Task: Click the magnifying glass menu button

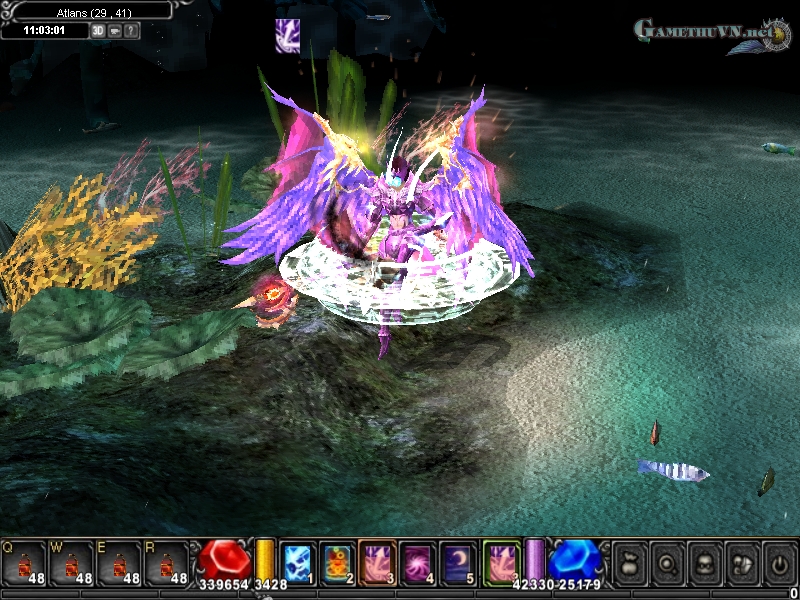Action: [x=666, y=561]
